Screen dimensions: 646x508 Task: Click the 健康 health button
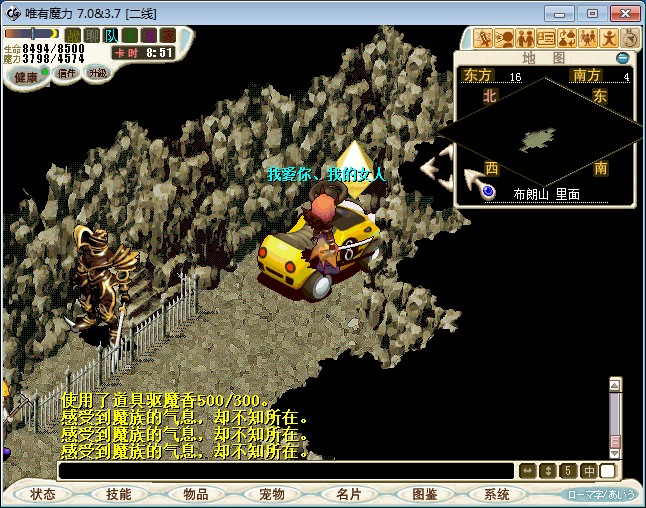[x=25, y=77]
